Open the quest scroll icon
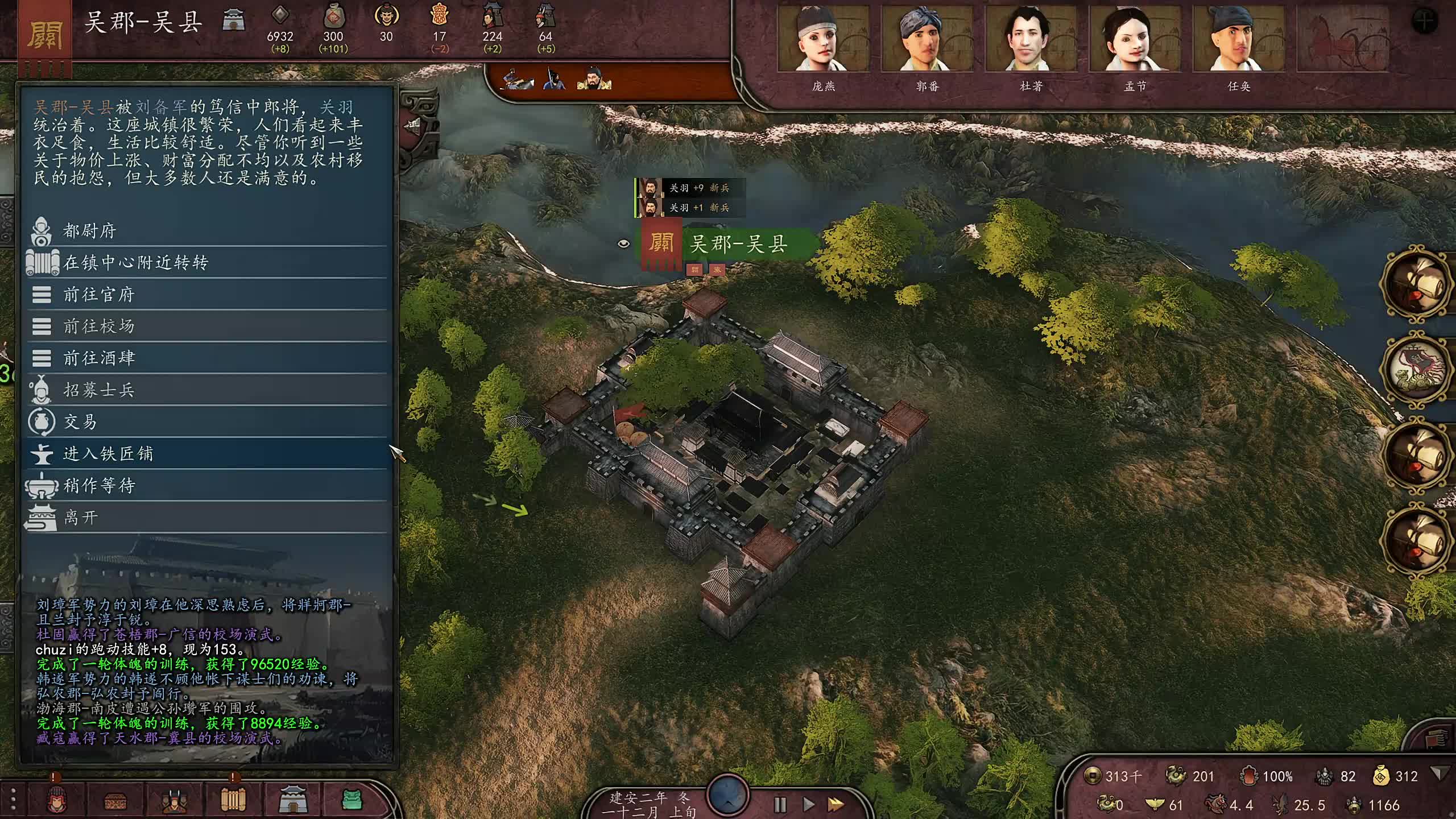1456x819 pixels. pos(233,800)
